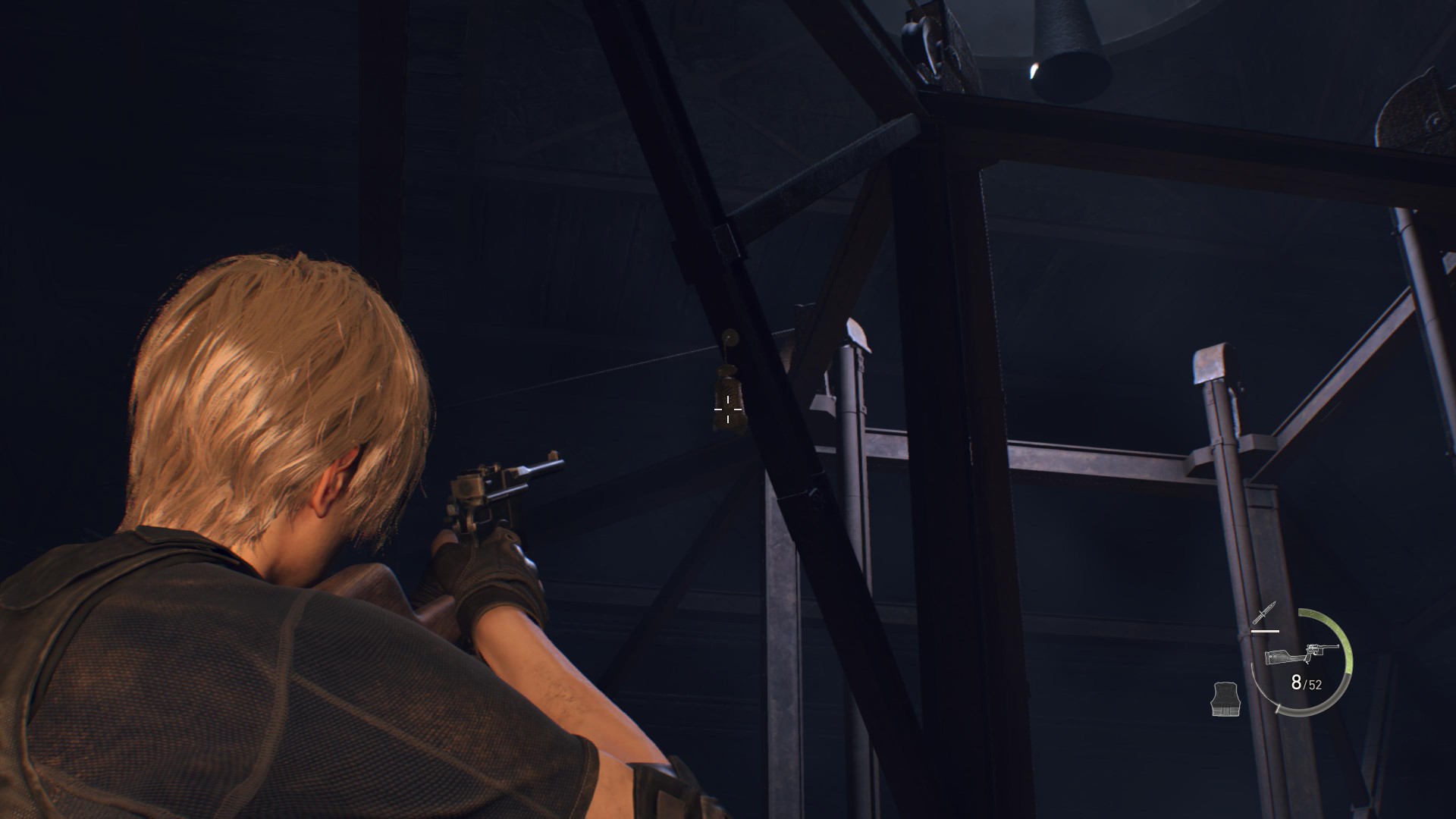The height and width of the screenshot is (819, 1456).
Task: Click the coin medallion above the hanging charm
Action: (730, 337)
